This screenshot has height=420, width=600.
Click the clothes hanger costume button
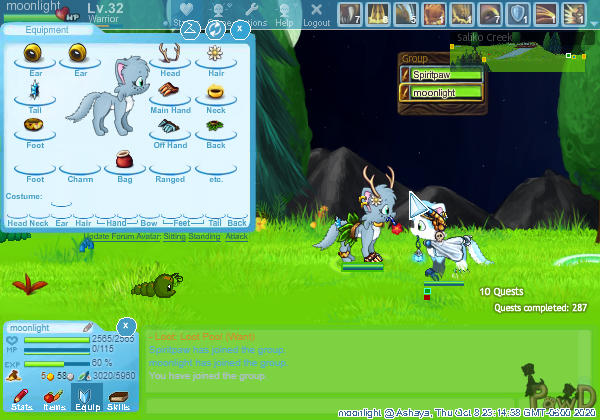pos(189,29)
